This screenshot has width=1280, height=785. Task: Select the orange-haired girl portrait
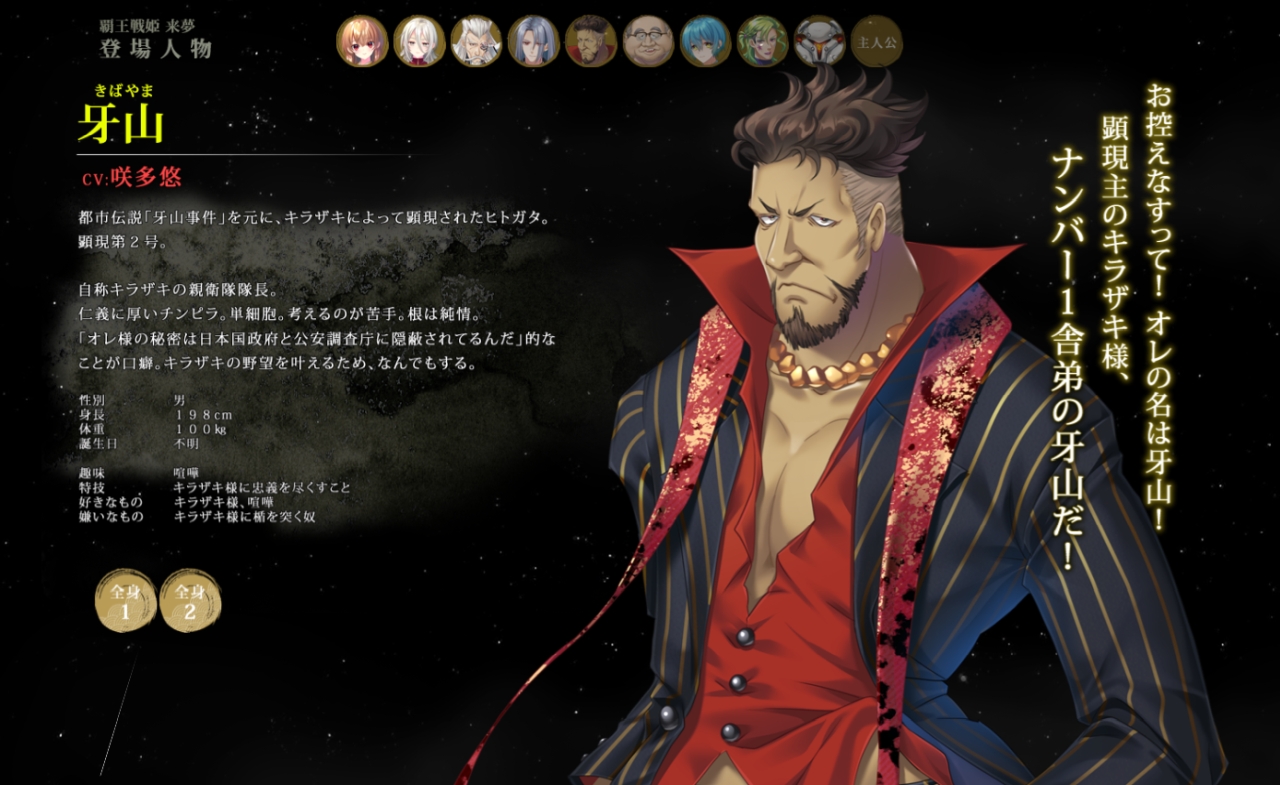coord(362,41)
